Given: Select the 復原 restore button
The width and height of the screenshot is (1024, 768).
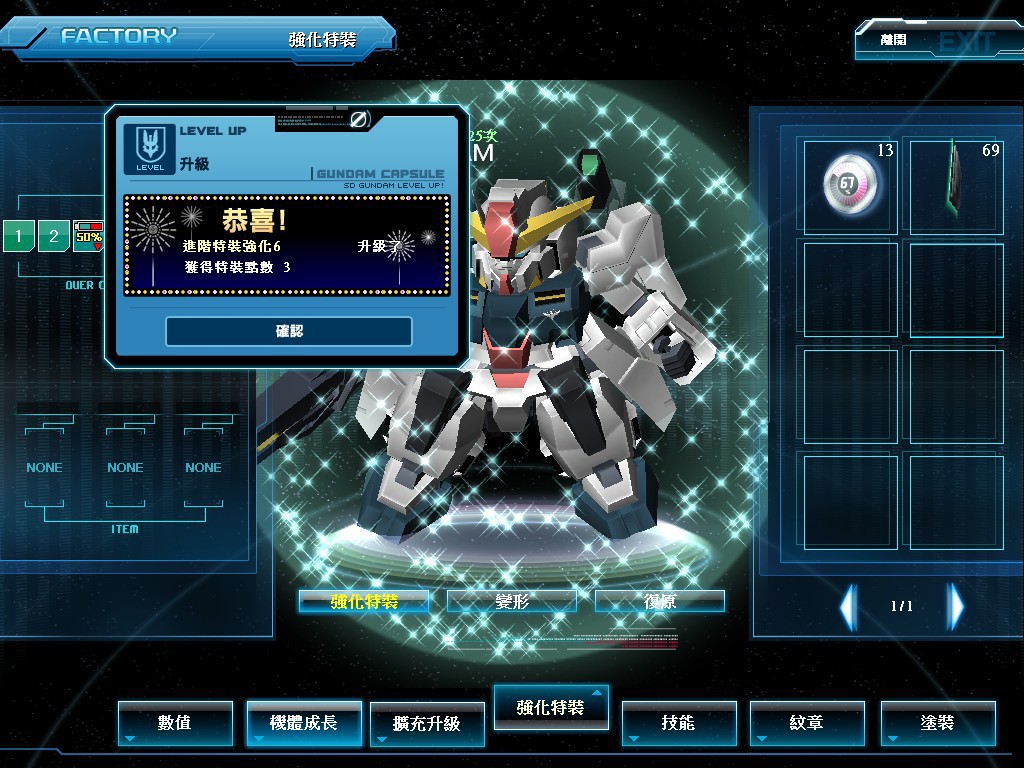Looking at the screenshot, I should [x=659, y=601].
